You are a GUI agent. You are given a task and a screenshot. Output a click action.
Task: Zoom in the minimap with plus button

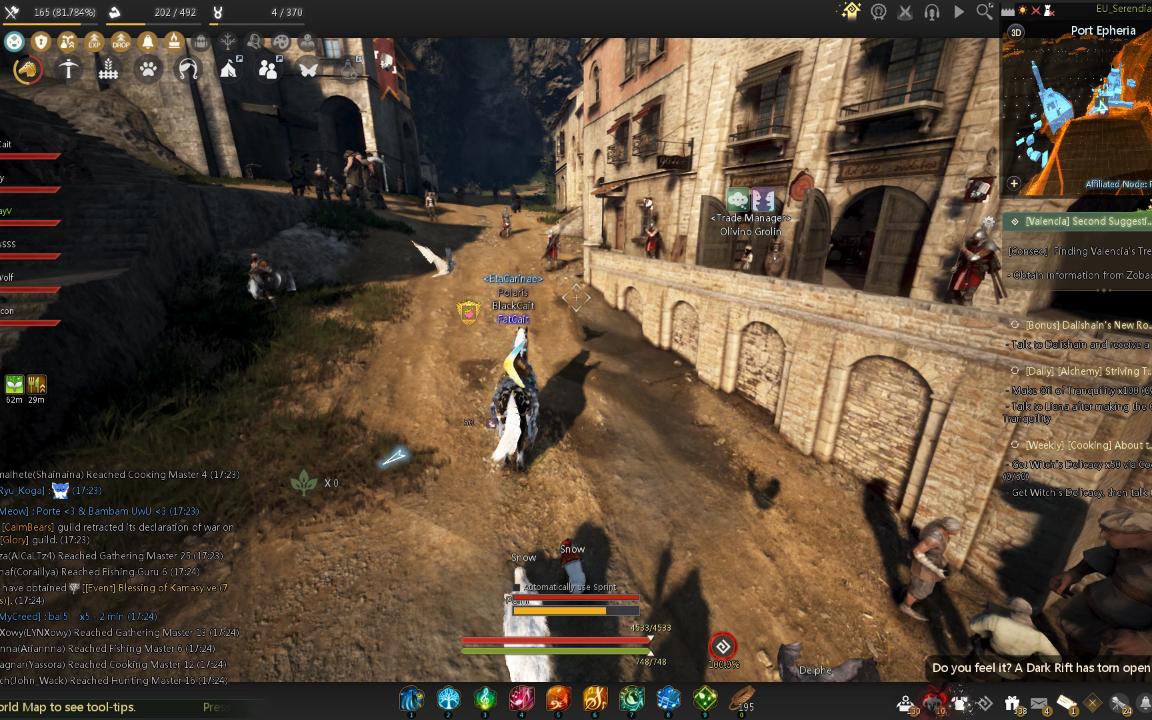[1014, 184]
